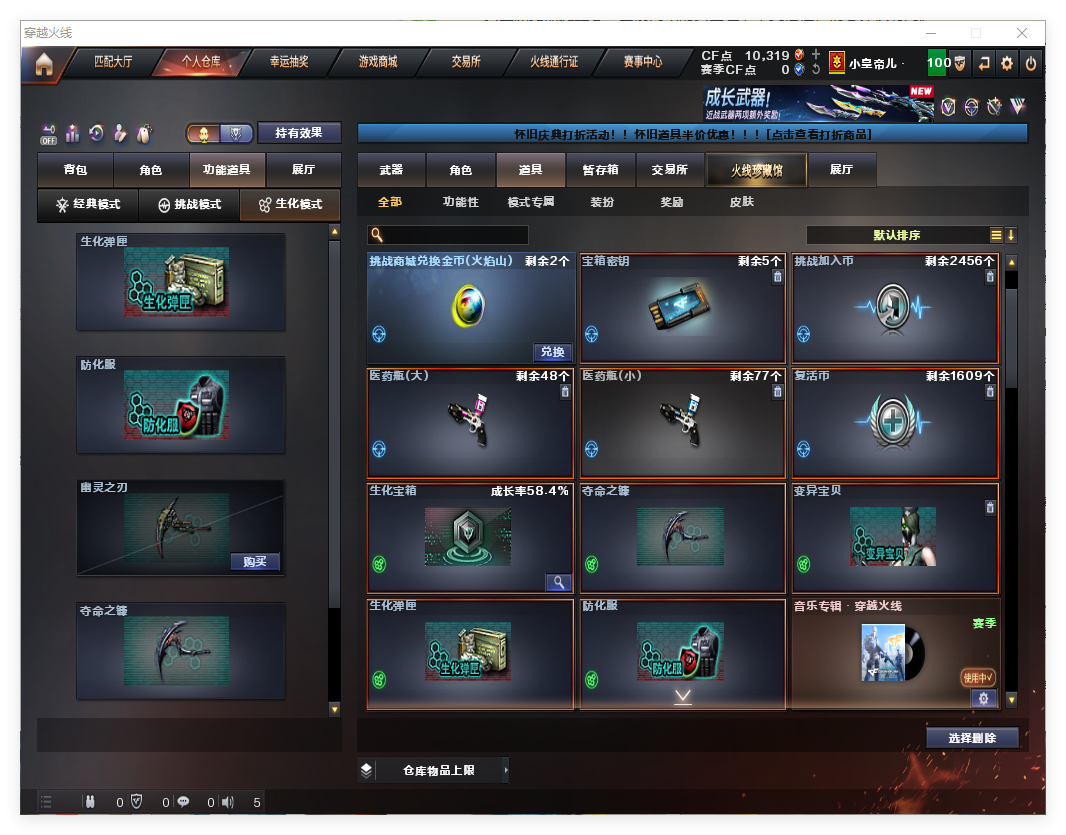This screenshot has height=835, width=1066.
Task: Close the game window
Action: coord(1022,33)
